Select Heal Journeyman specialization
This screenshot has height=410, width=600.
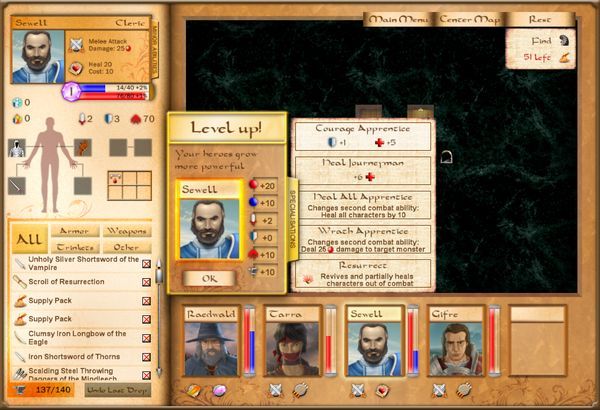tap(362, 168)
